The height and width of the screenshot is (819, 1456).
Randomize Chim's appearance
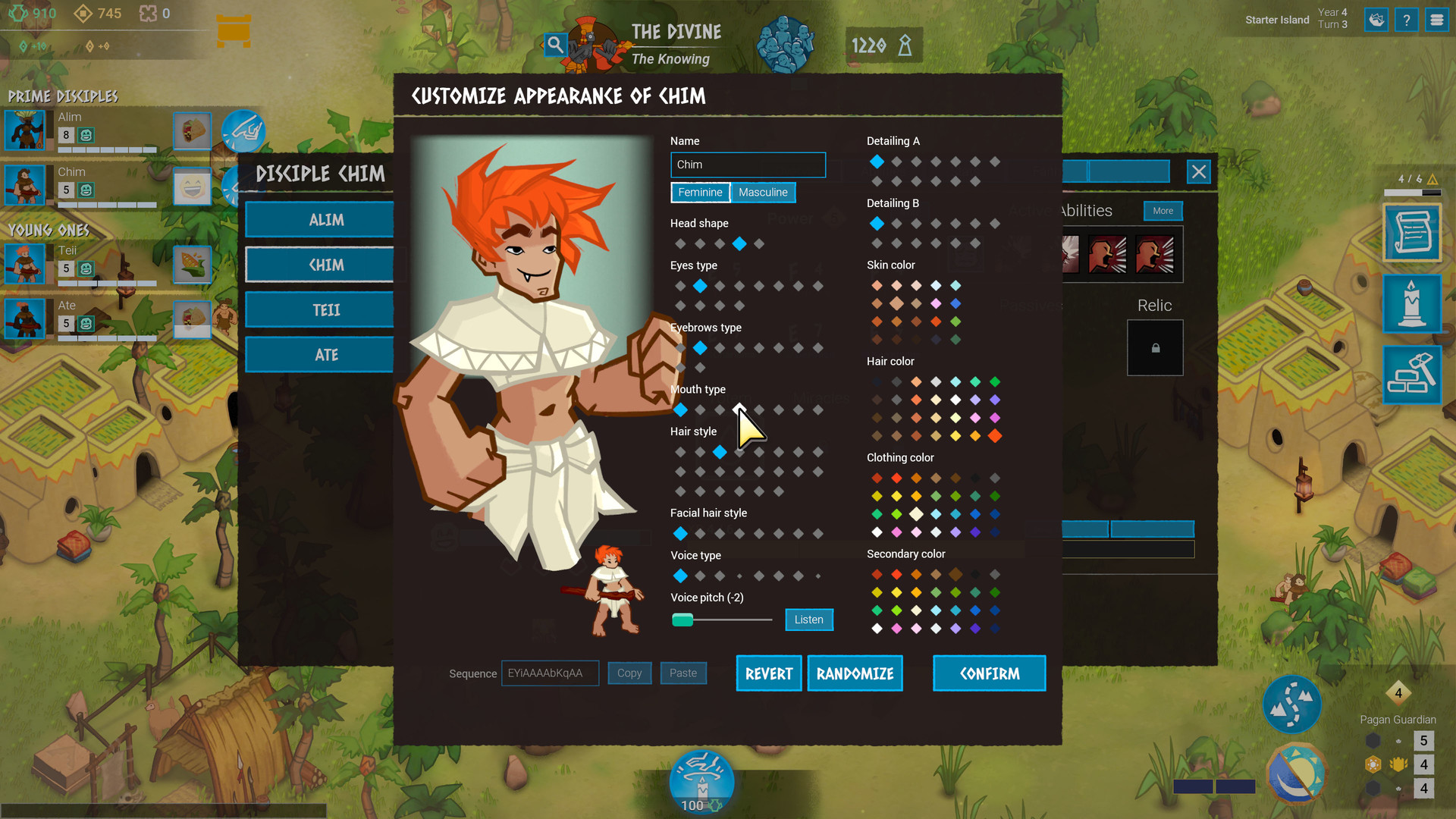pos(855,673)
